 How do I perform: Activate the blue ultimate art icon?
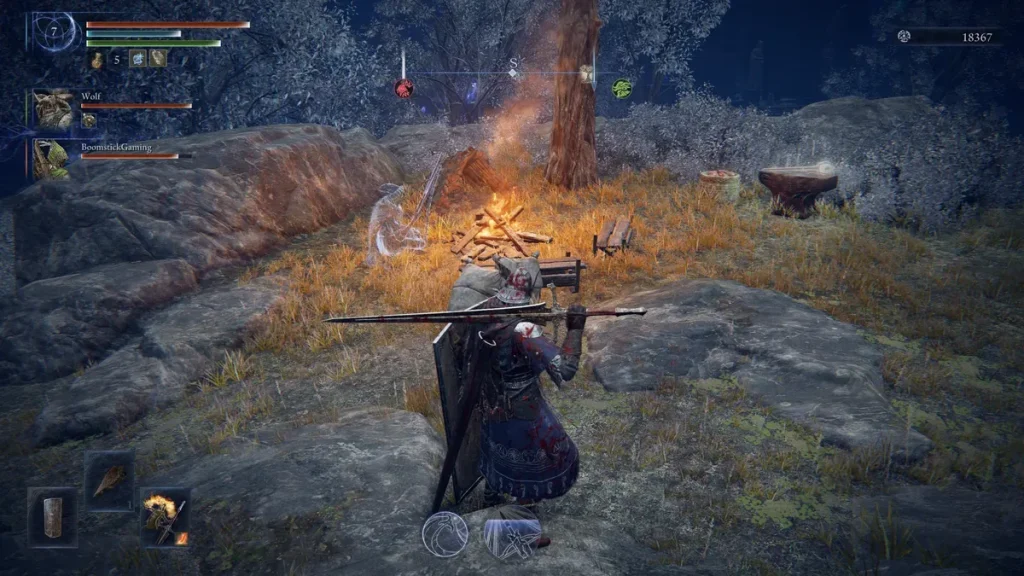pos(512,532)
